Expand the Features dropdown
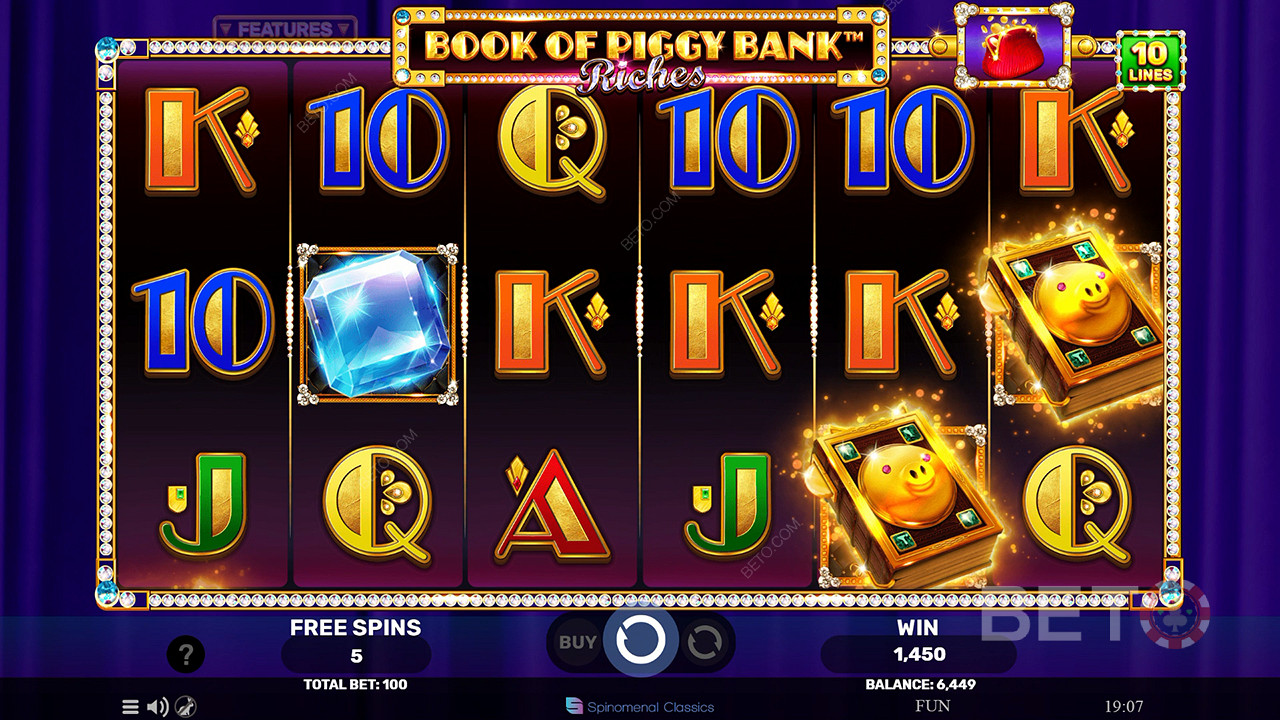Image resolution: width=1280 pixels, height=720 pixels. point(285,29)
